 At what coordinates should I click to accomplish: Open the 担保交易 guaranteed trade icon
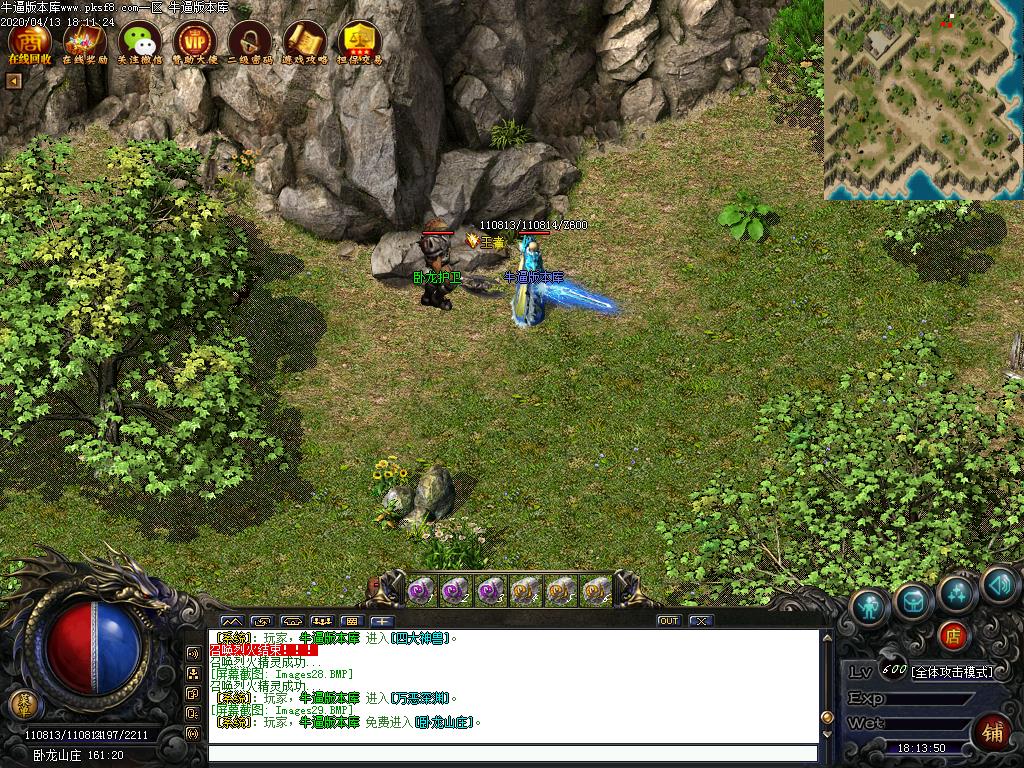pyautogui.click(x=359, y=42)
